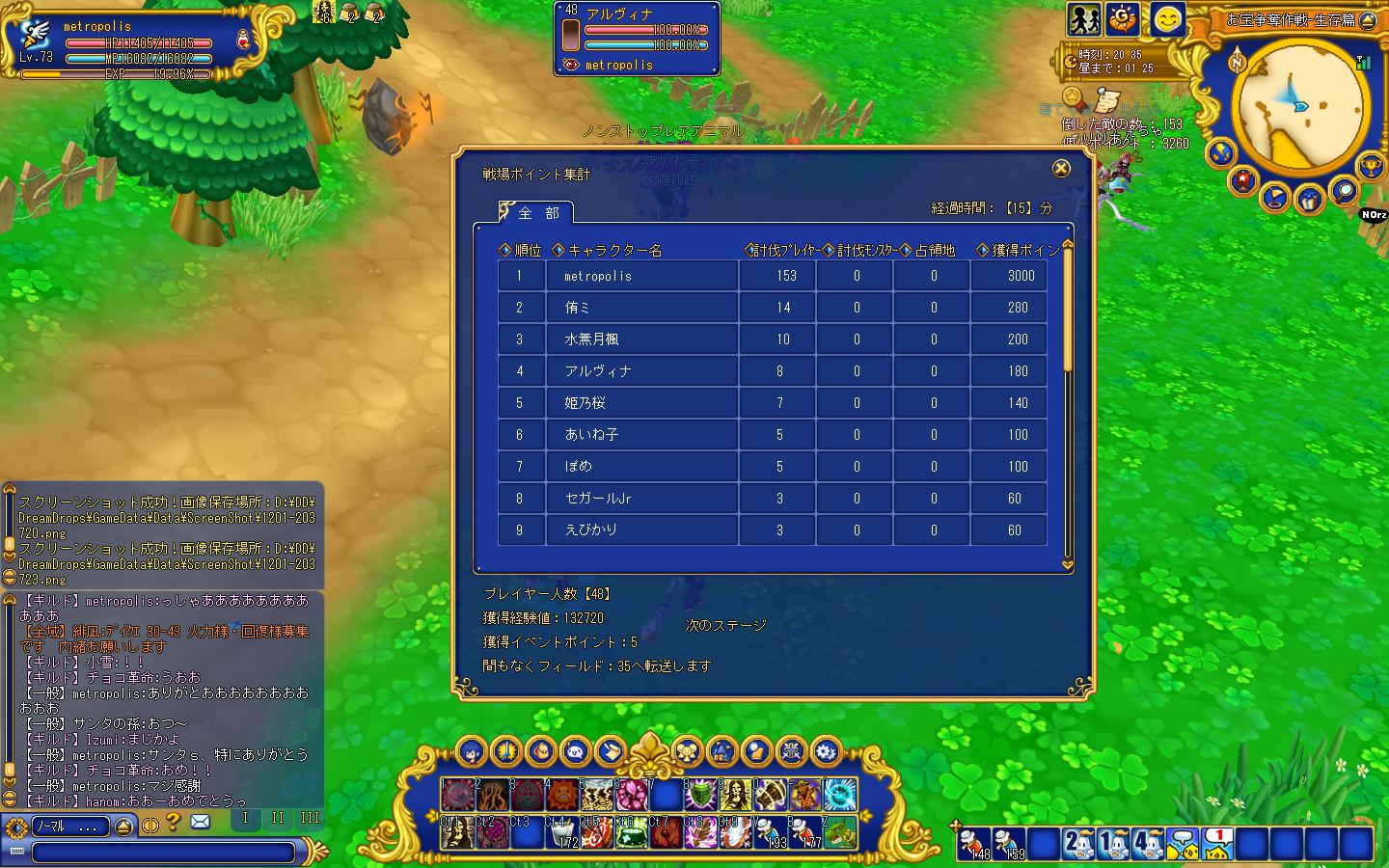
Task: Collapse the お宝争奪作戦 event title panel
Action: pos(1370,19)
